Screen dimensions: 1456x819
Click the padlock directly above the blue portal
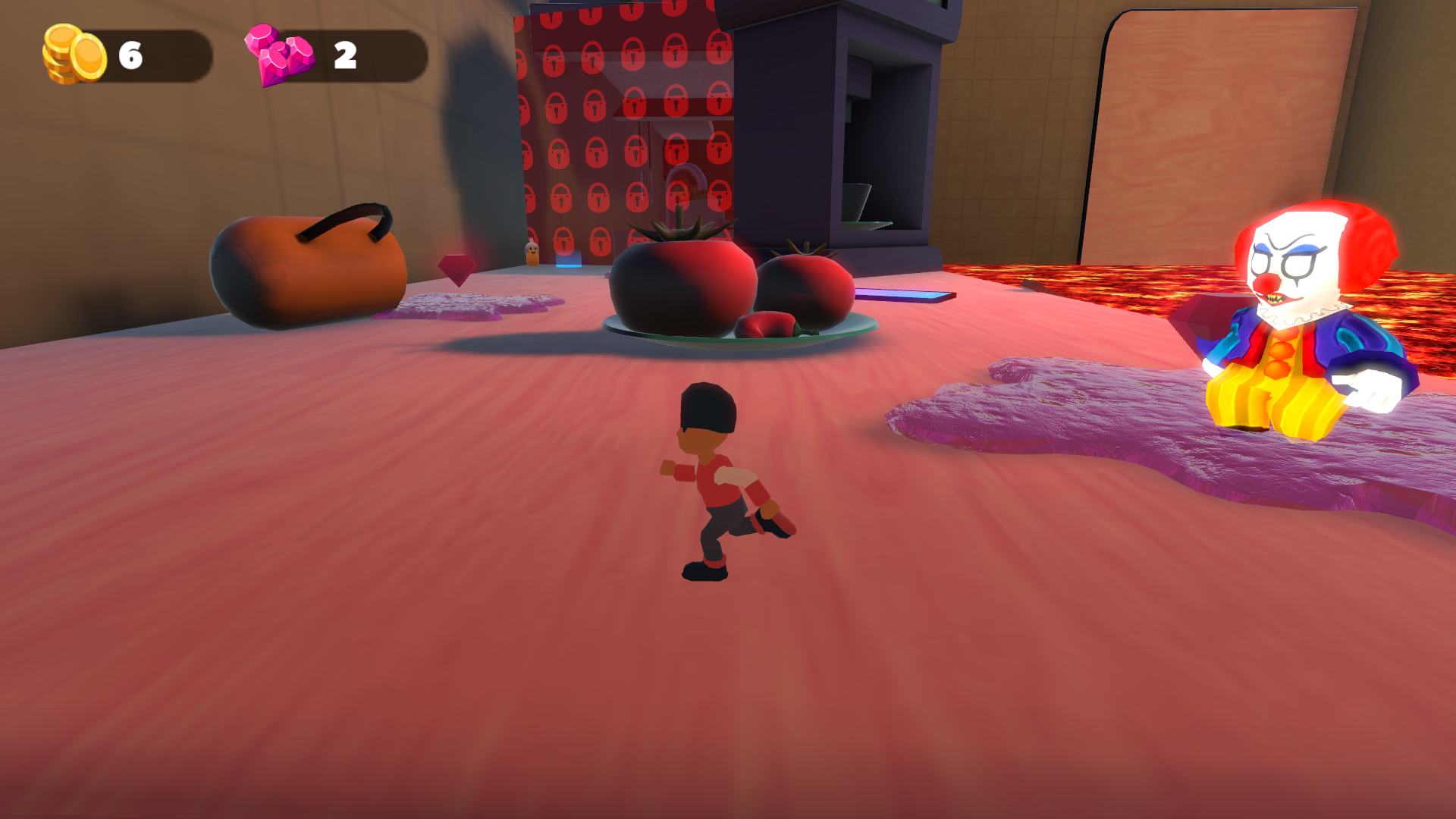click(563, 242)
